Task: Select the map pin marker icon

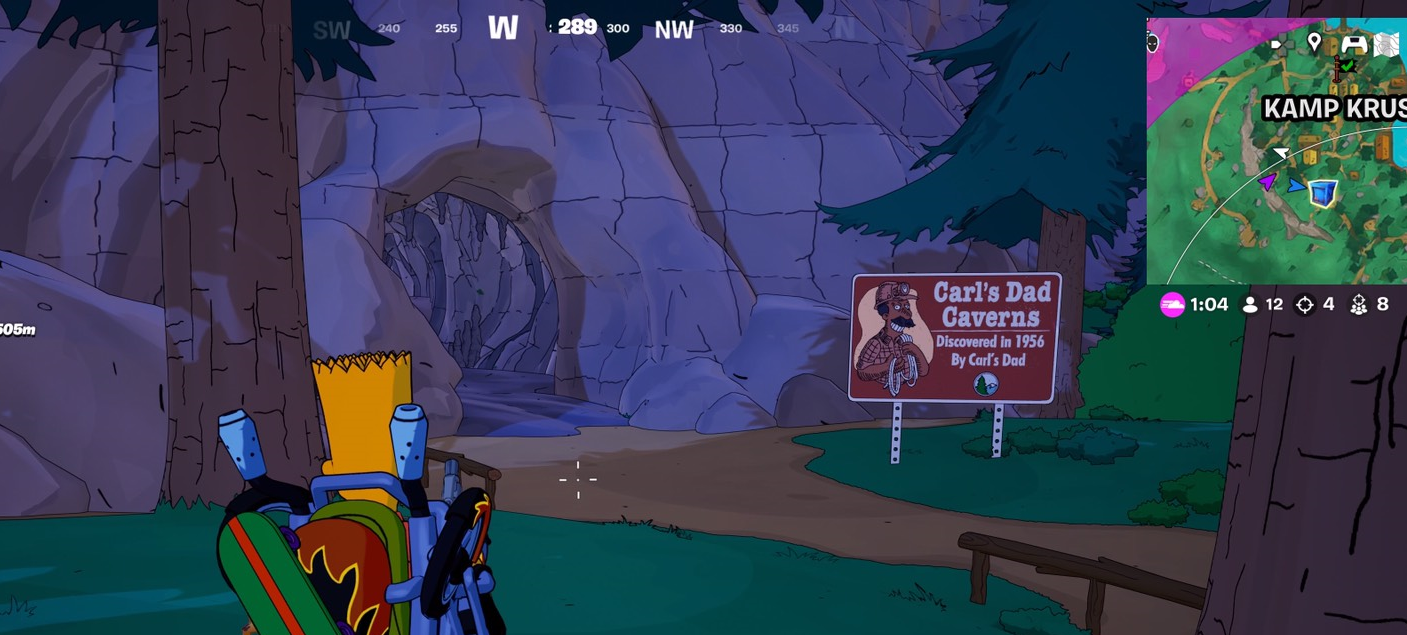Action: 1314,42
